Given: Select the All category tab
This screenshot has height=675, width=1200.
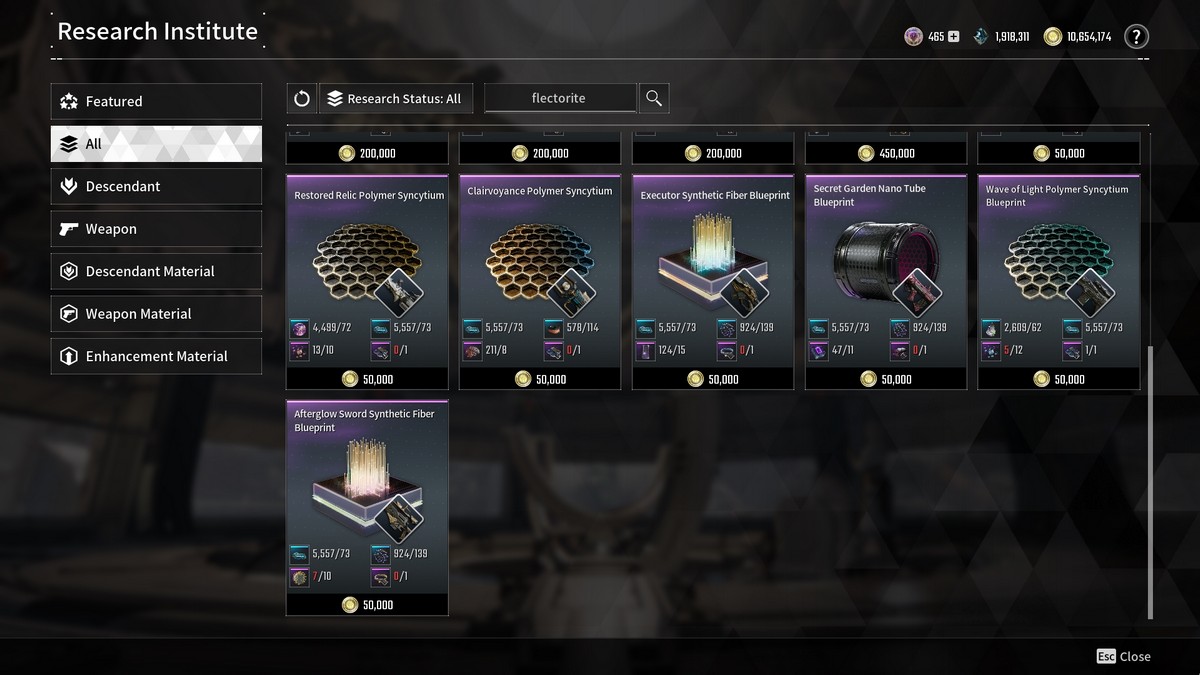Looking at the screenshot, I should point(156,144).
